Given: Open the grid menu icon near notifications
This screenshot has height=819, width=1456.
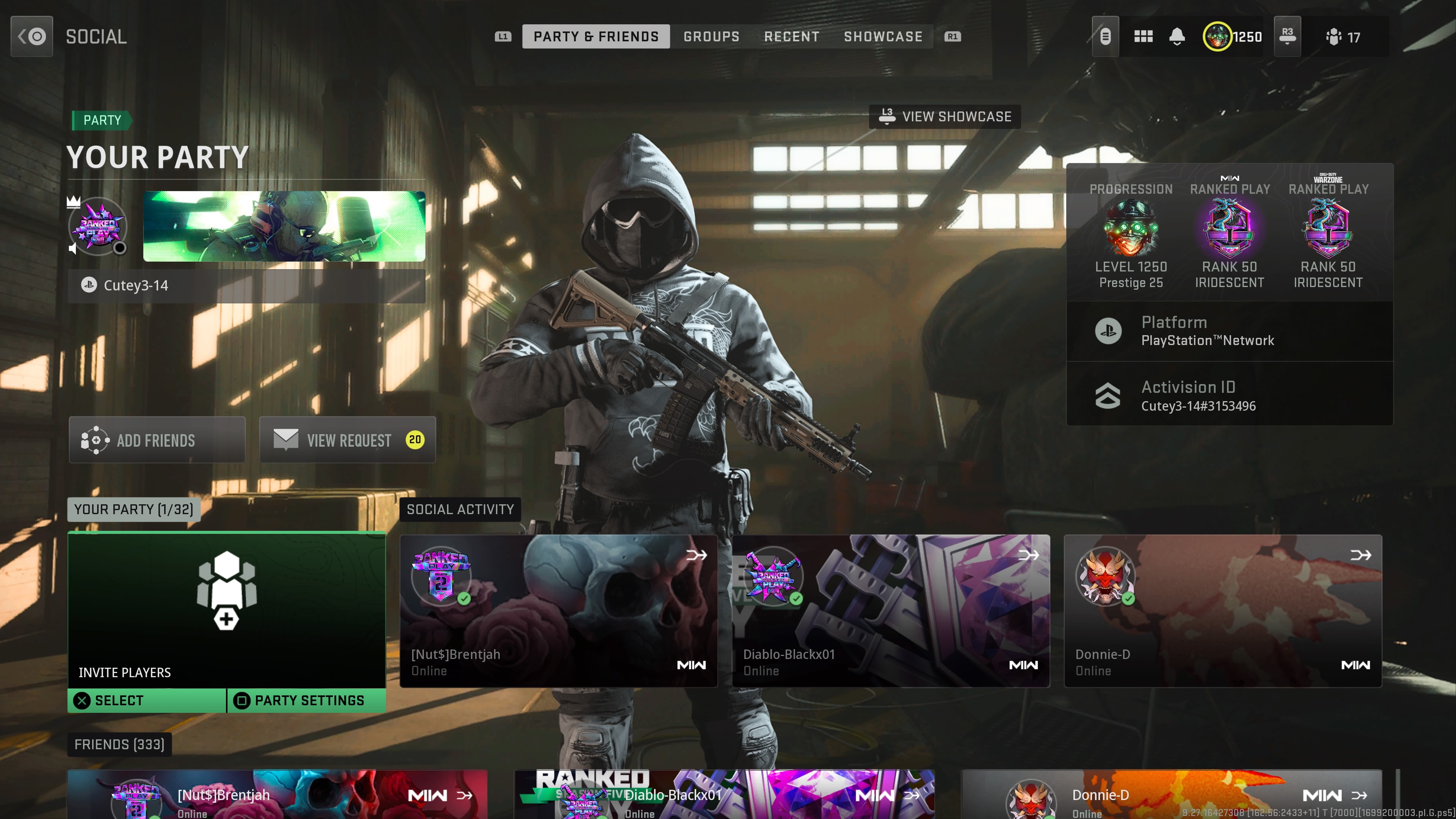Looking at the screenshot, I should (x=1144, y=36).
